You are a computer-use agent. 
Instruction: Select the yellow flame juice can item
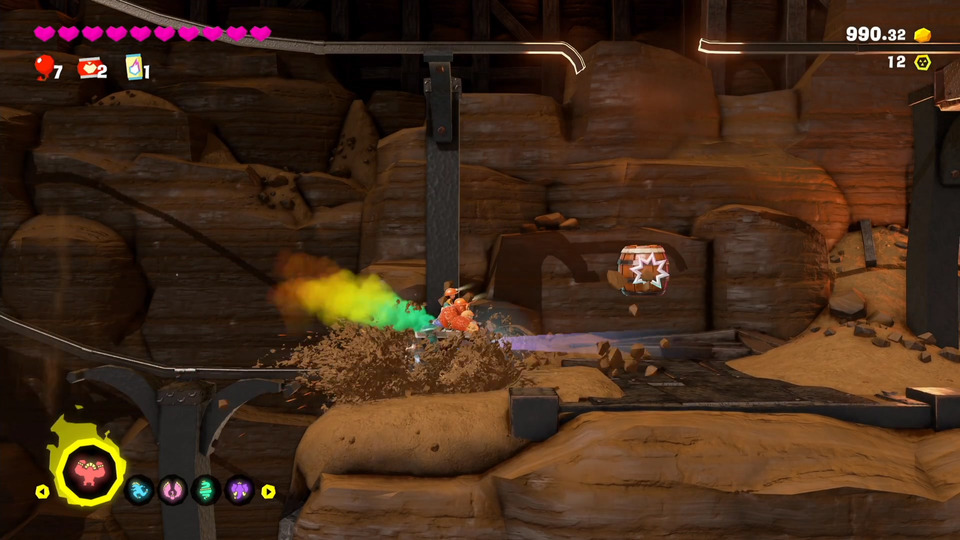[x=132, y=67]
